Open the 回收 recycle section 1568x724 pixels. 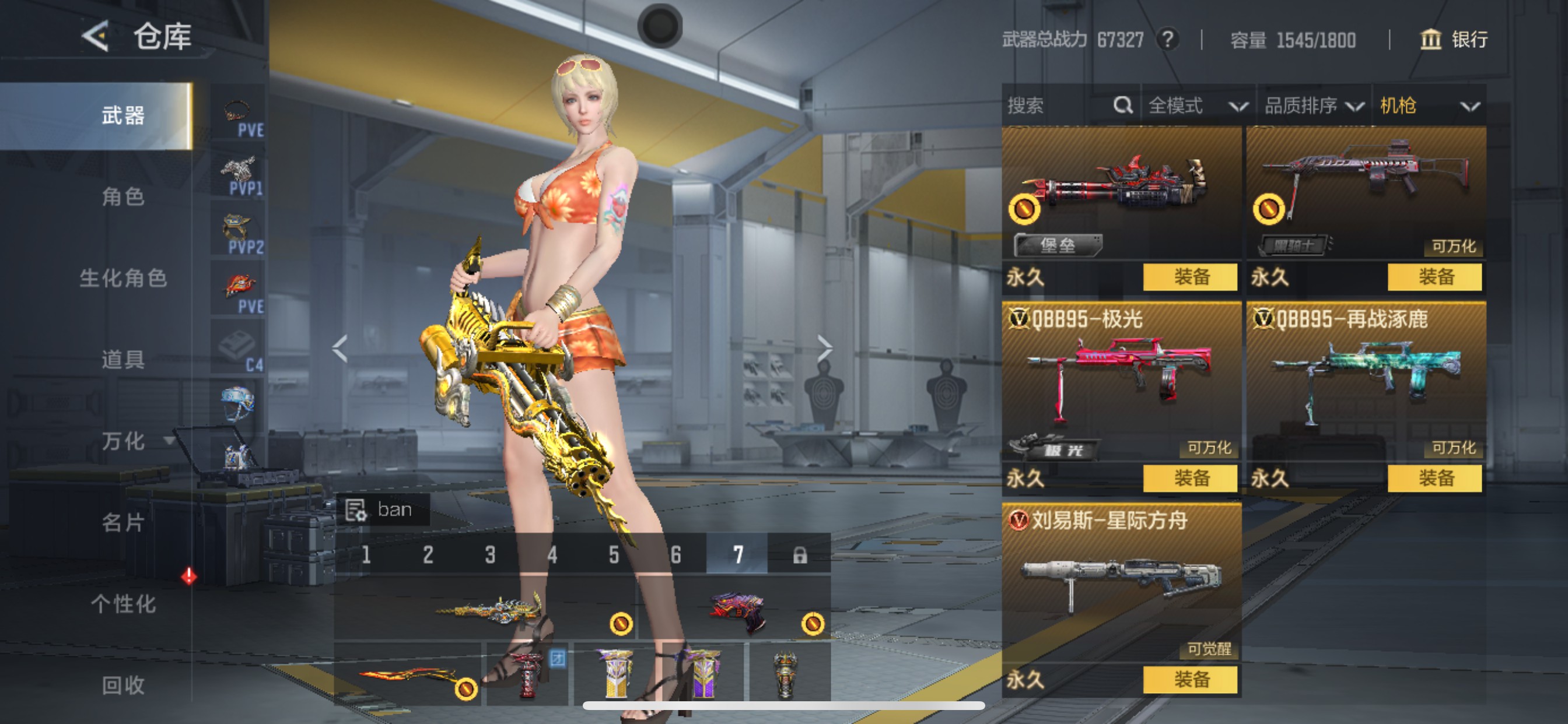(123, 685)
